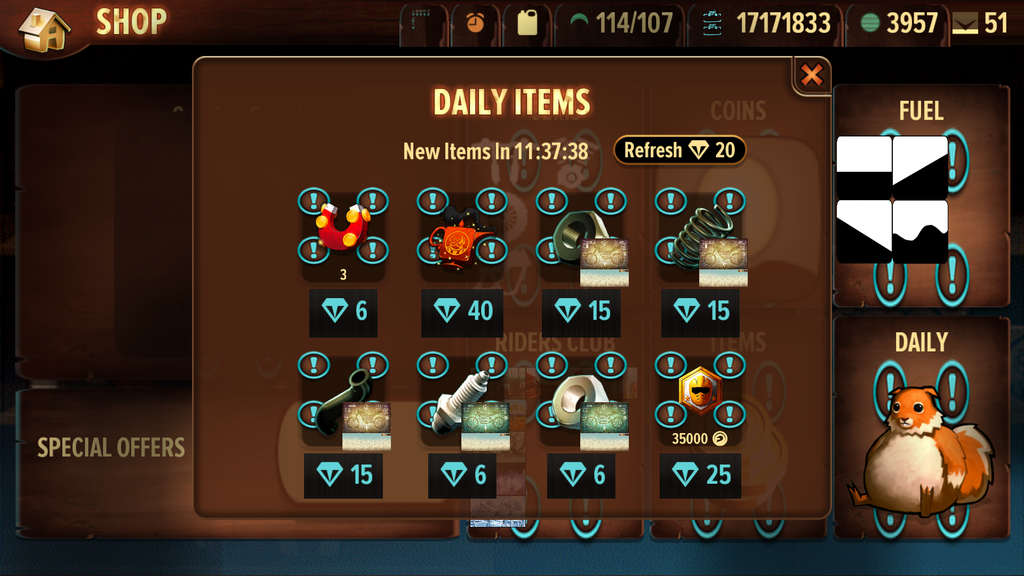Refresh daily items for 20 gems
Screen dimensions: 1024x576
coord(679,151)
